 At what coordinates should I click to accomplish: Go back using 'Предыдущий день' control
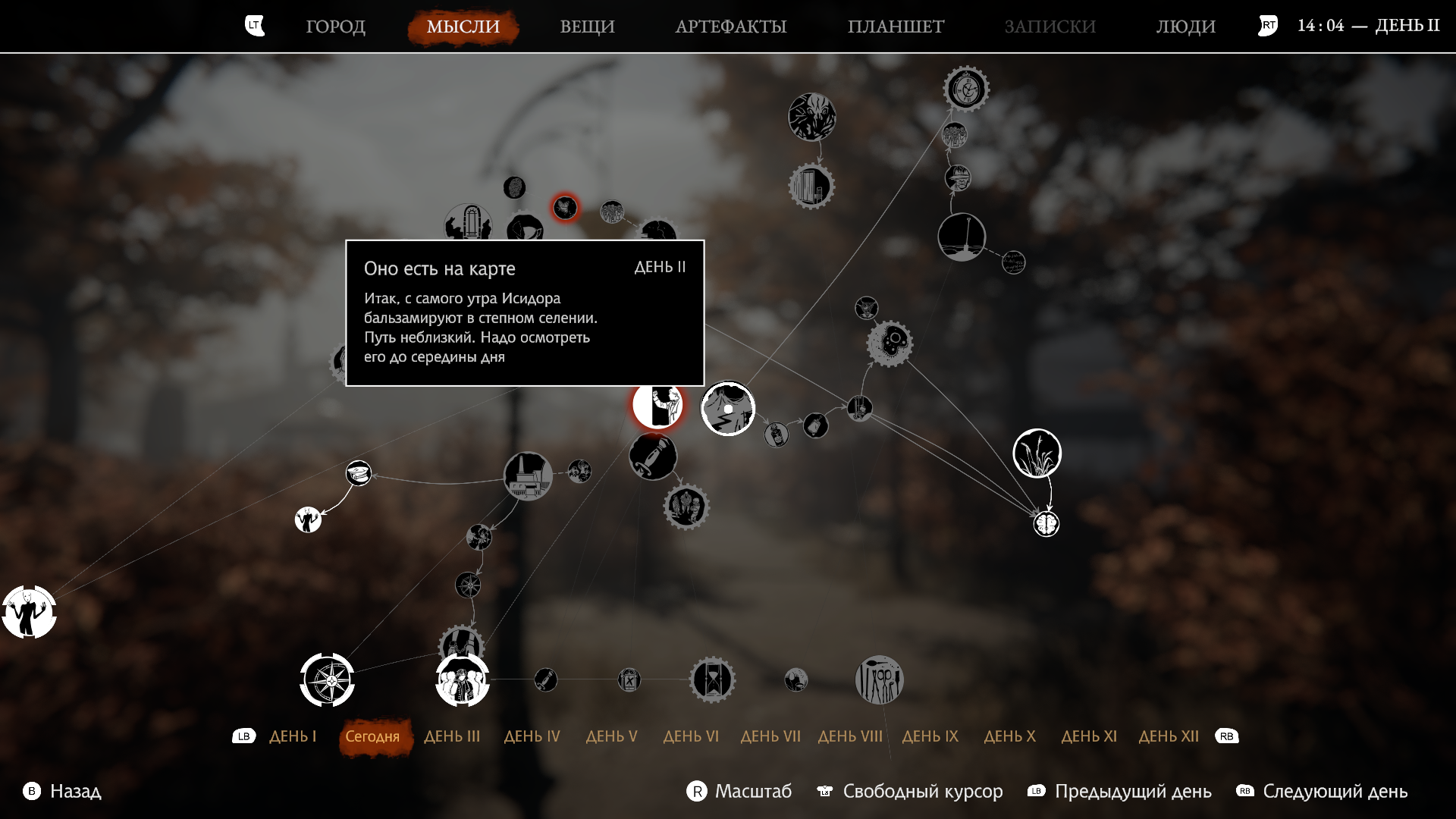(1134, 791)
